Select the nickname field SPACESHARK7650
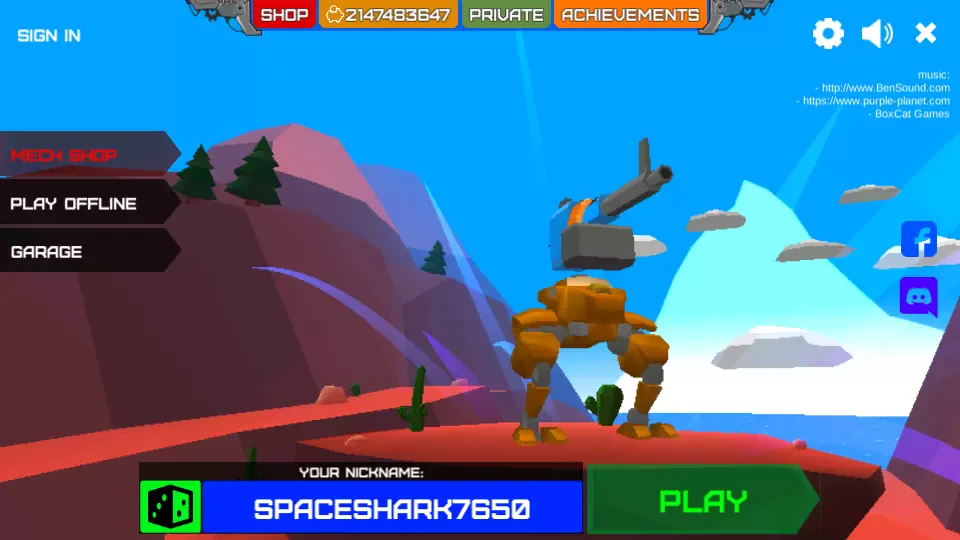Viewport: 960px width, 540px height. 392,508
